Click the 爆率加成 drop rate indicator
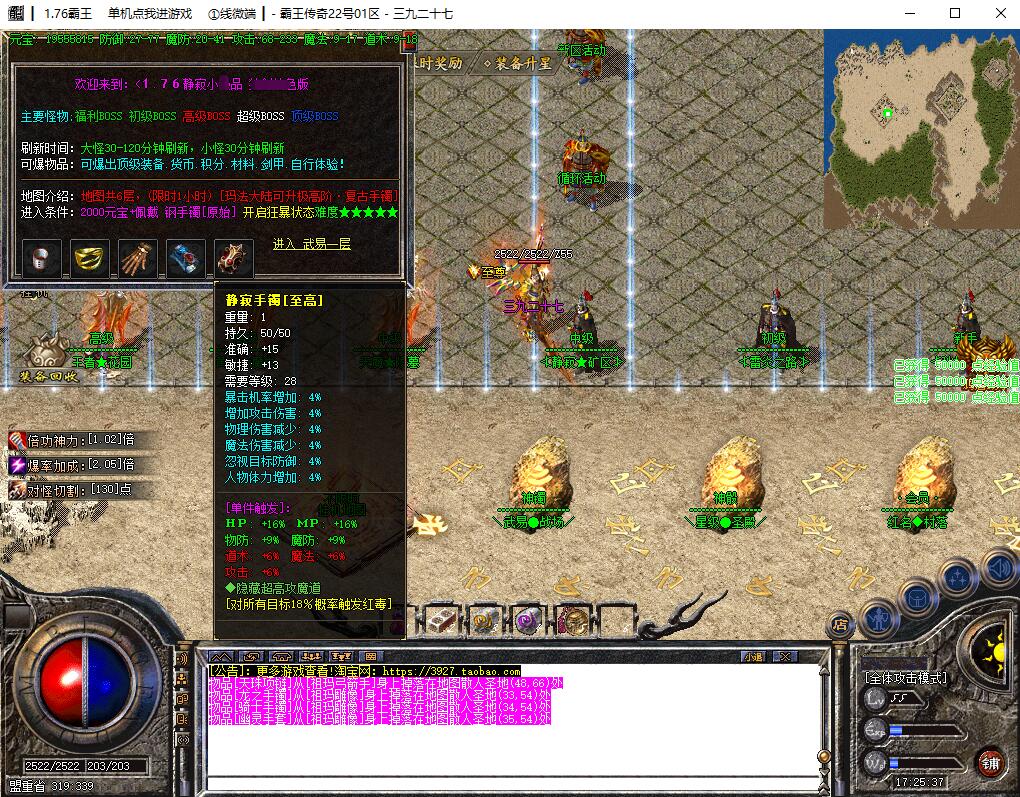1020x797 pixels. click(72, 465)
